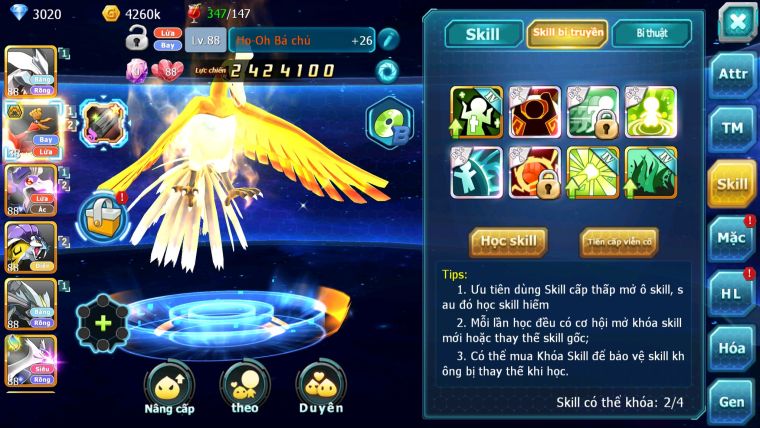Select the green mountain skill icon
This screenshot has width=760, height=428.
point(651,170)
